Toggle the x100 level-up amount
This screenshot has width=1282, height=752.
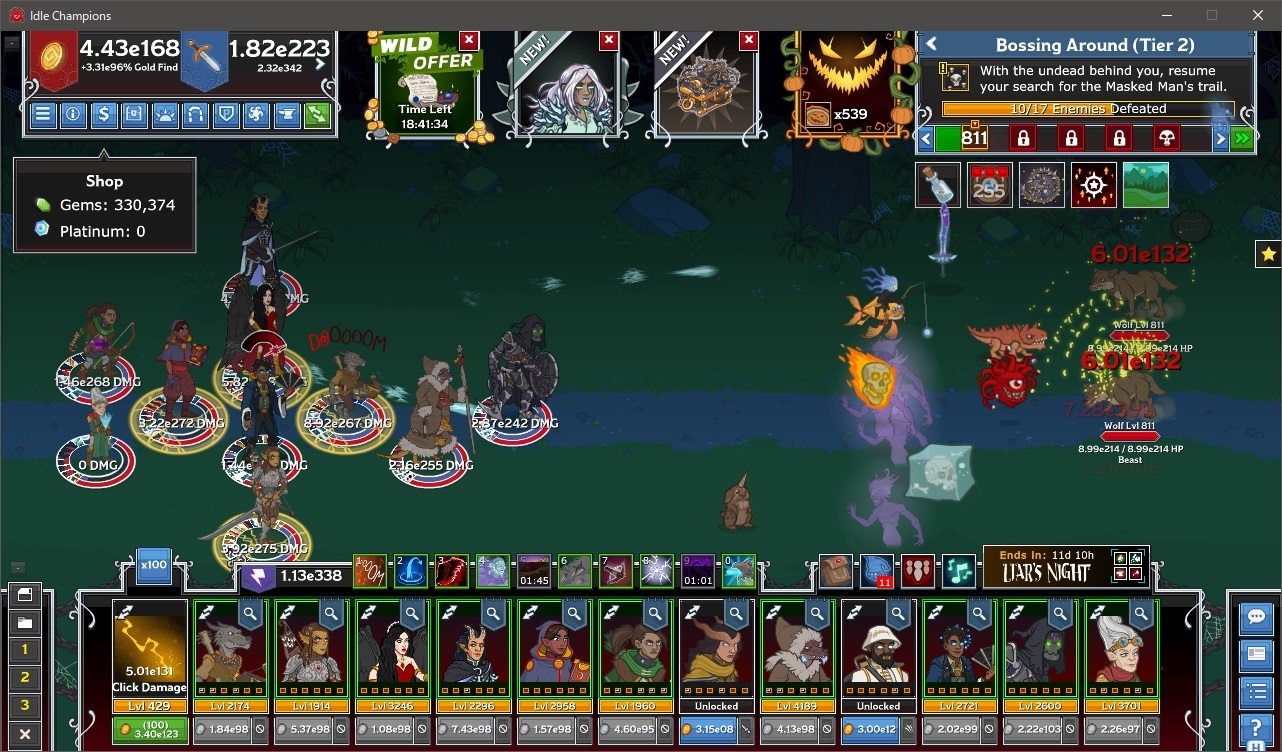click(x=153, y=565)
